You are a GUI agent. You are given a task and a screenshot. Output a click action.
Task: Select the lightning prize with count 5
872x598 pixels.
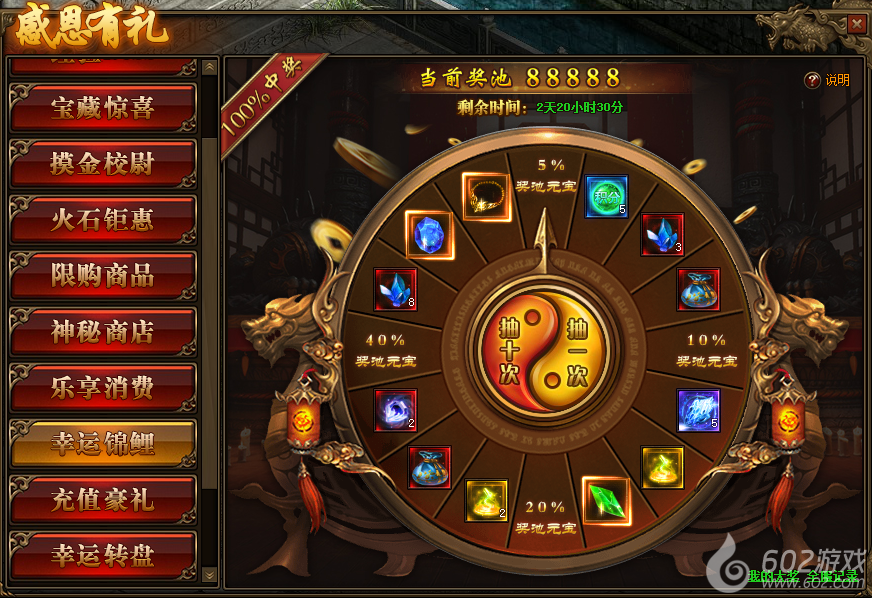pos(698,410)
